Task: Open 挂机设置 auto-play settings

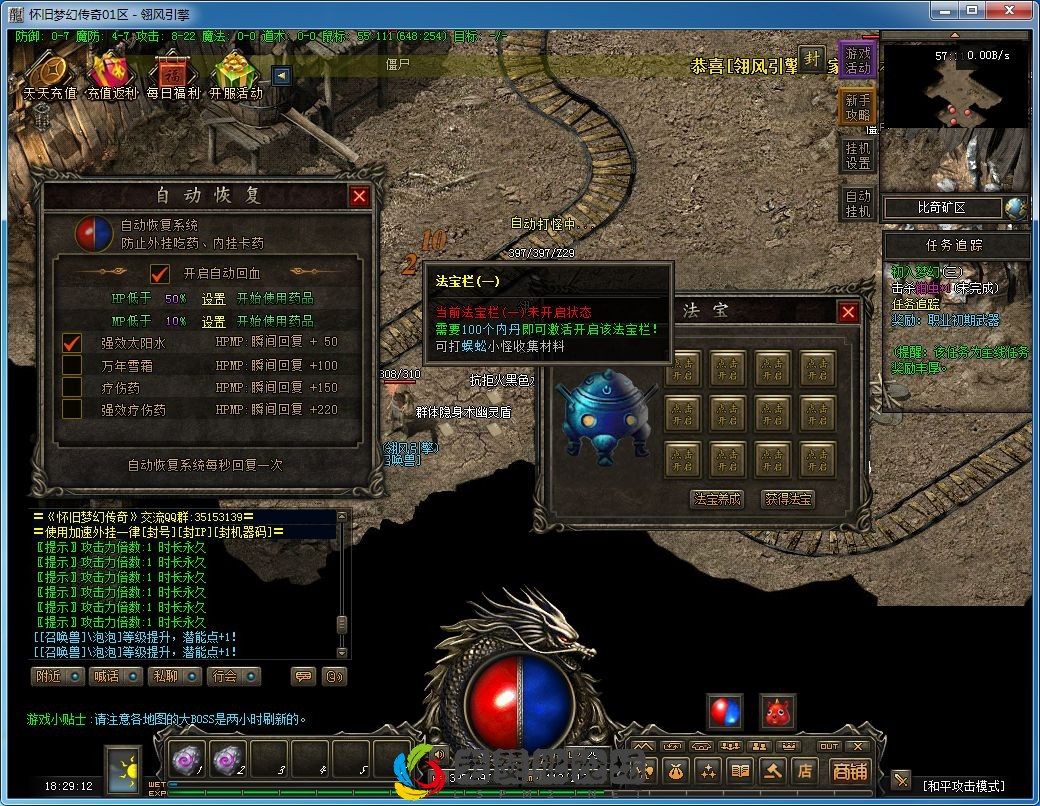Action: click(857, 155)
